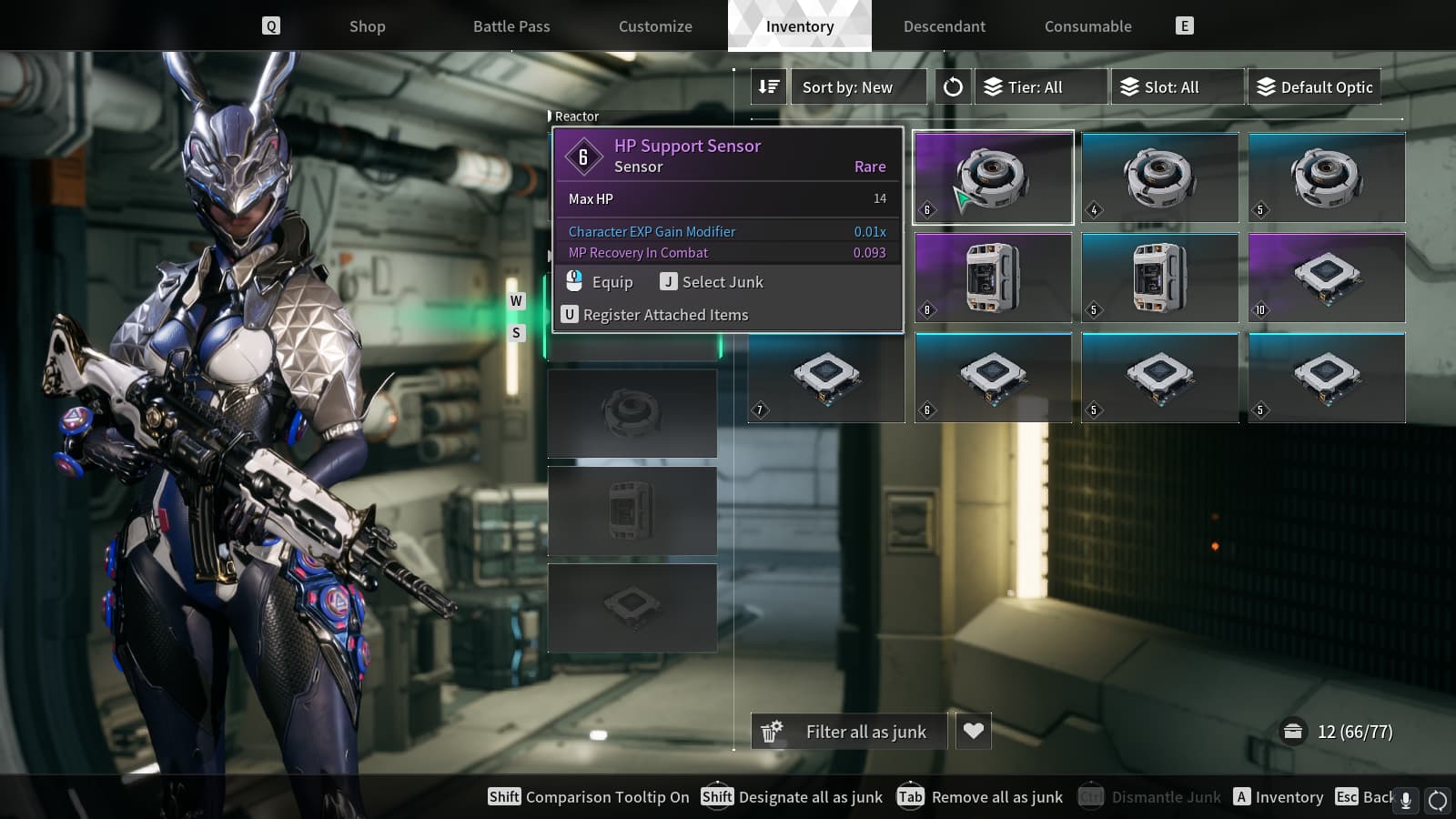1456x819 pixels.
Task: Open the Slot: All filter
Action: (1178, 87)
